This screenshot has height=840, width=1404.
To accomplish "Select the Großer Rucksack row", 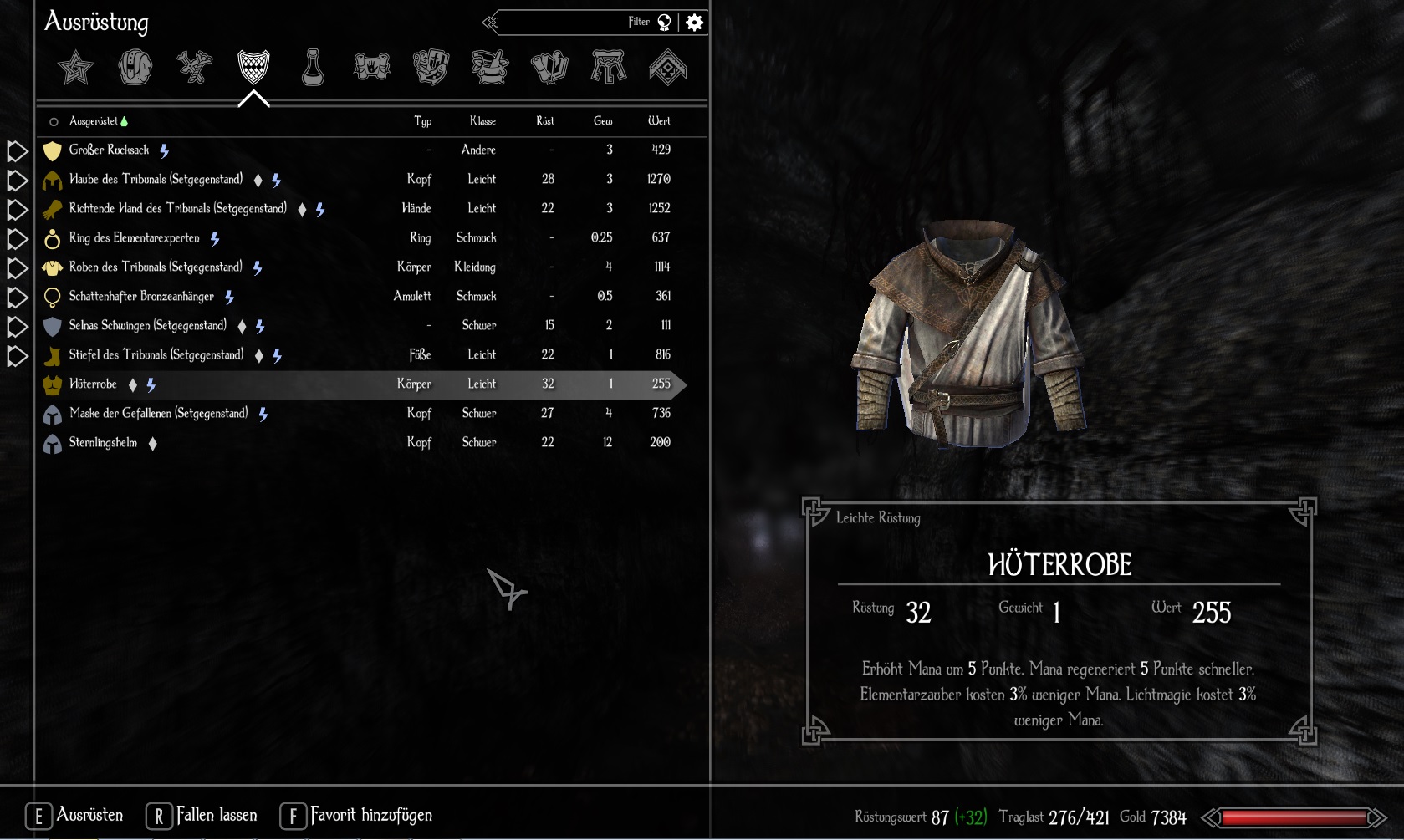I will click(x=109, y=150).
